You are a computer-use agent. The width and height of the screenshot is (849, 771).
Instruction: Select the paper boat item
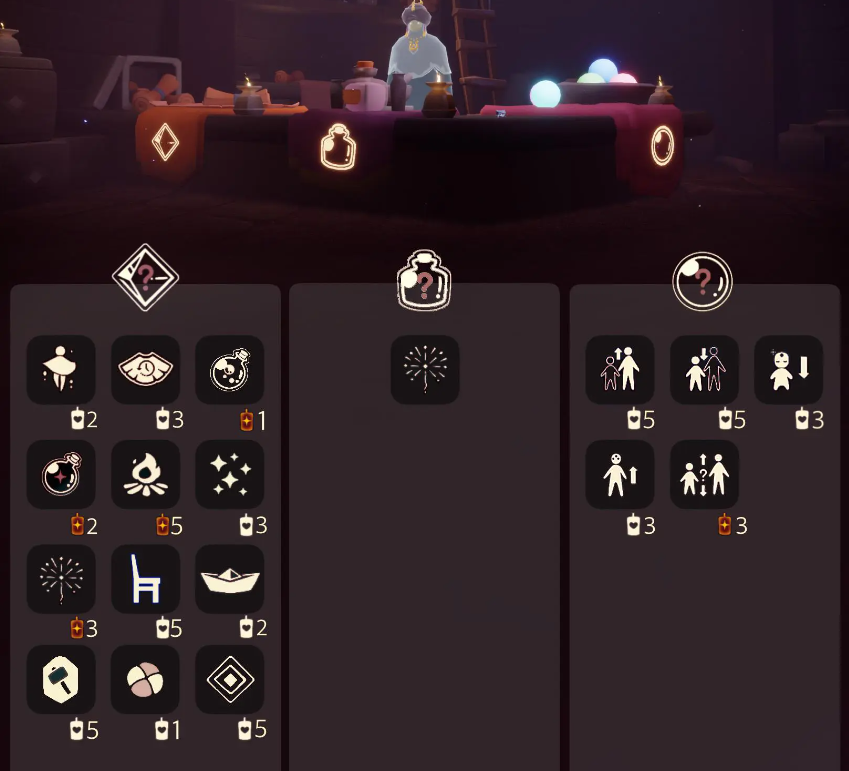[x=229, y=578]
